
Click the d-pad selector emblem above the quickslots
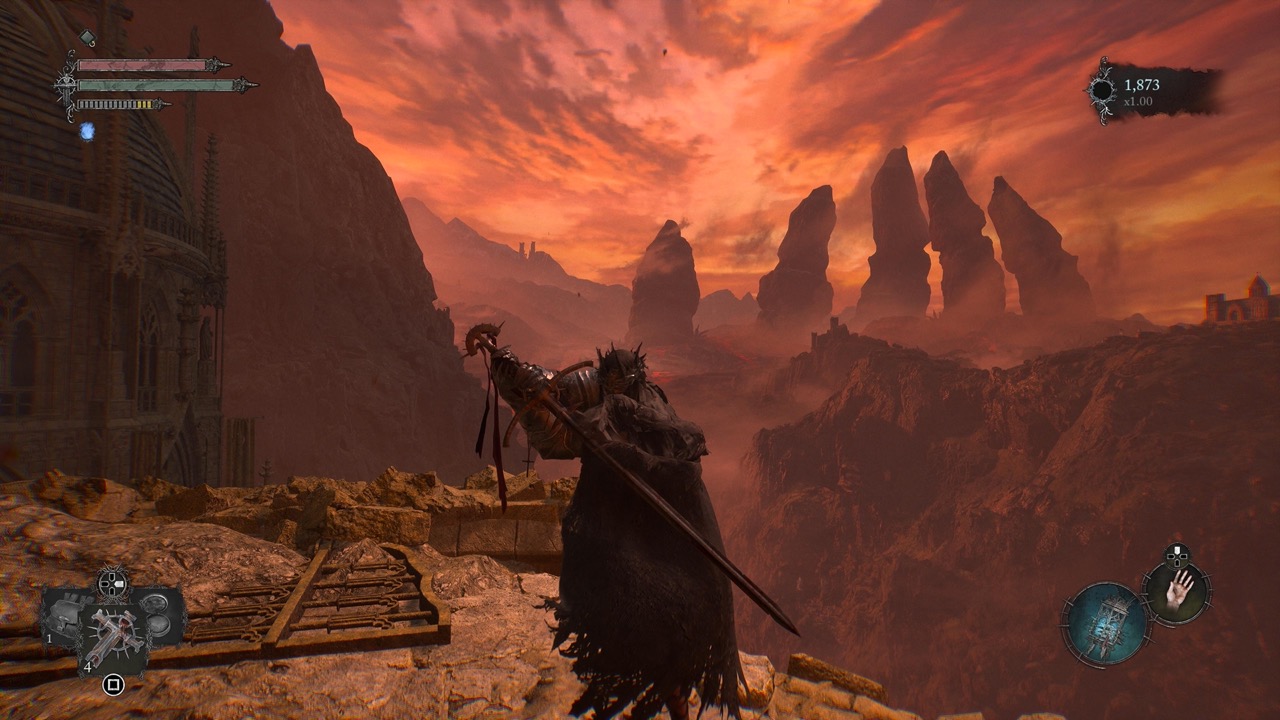(112, 583)
